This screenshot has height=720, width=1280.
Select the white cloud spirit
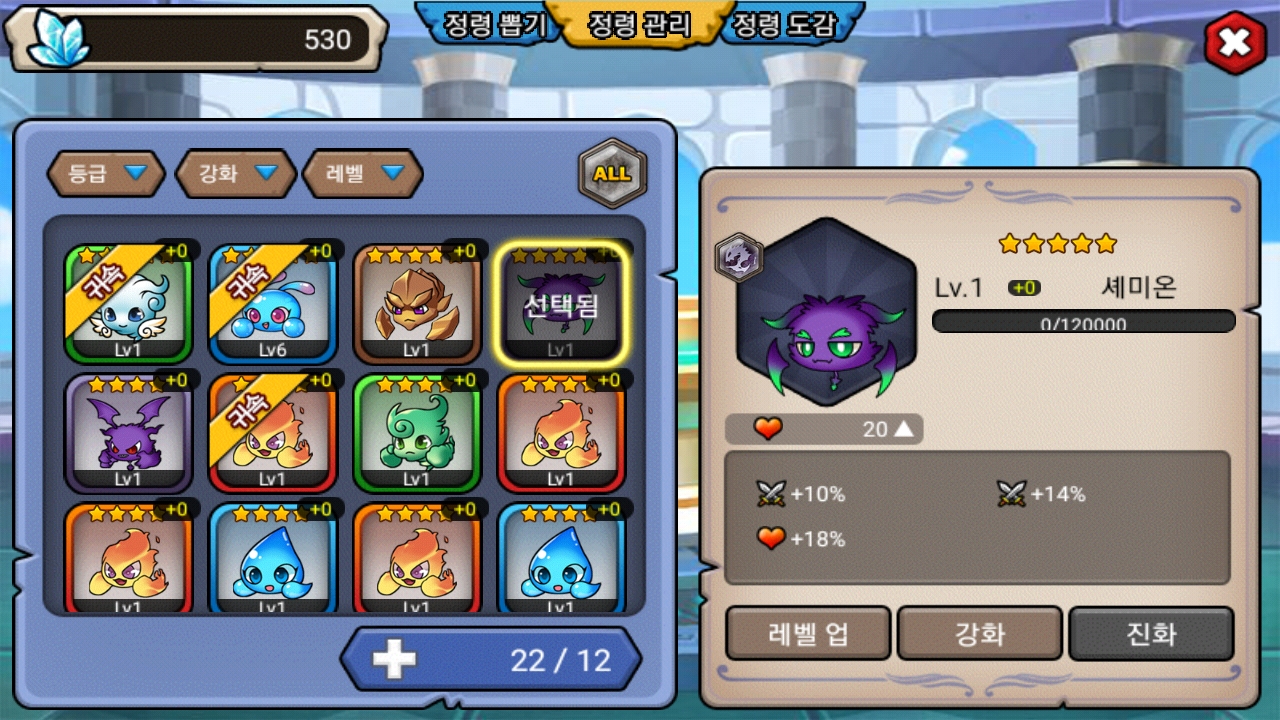coord(128,303)
